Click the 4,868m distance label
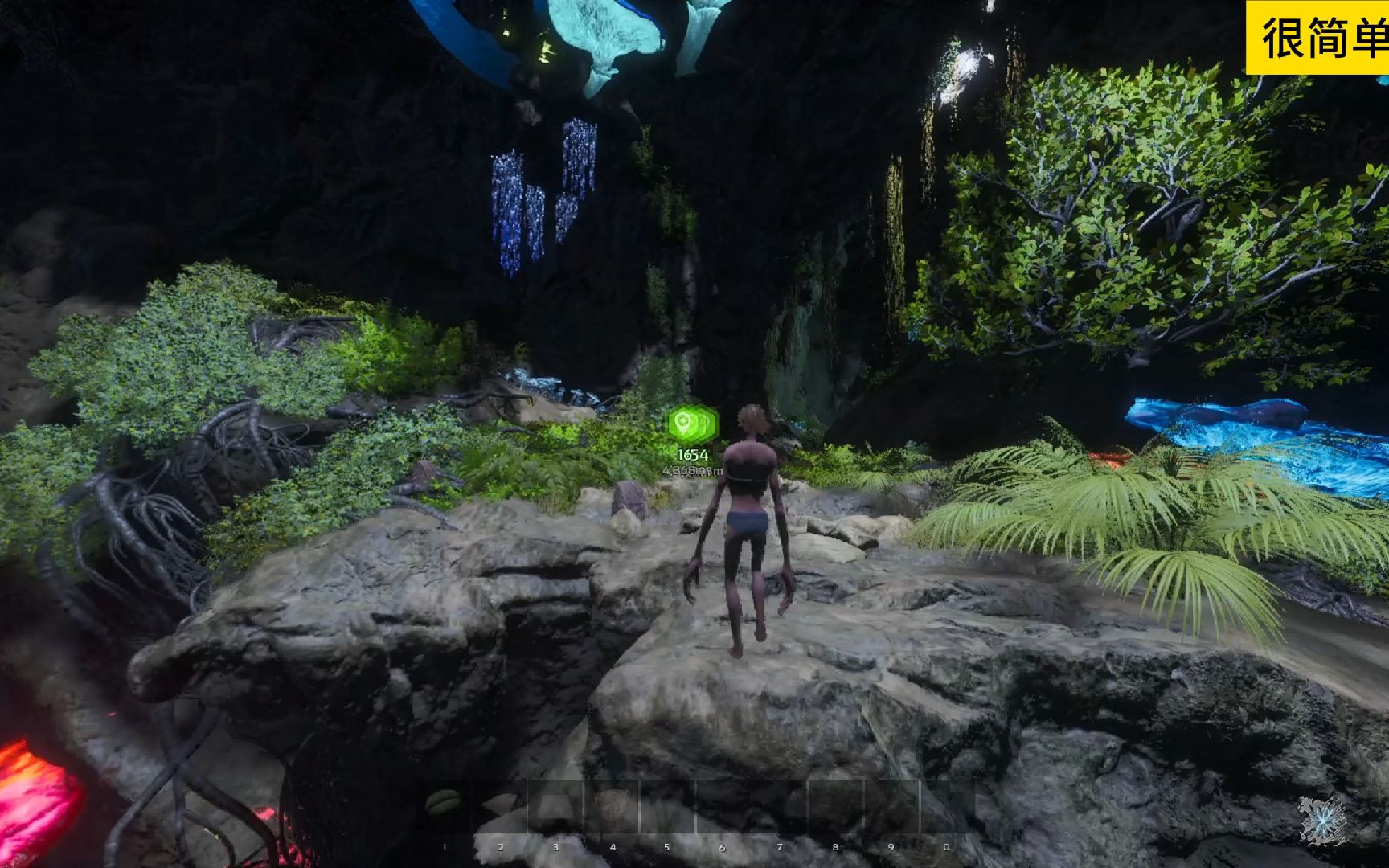The image size is (1389, 868). 691,472
